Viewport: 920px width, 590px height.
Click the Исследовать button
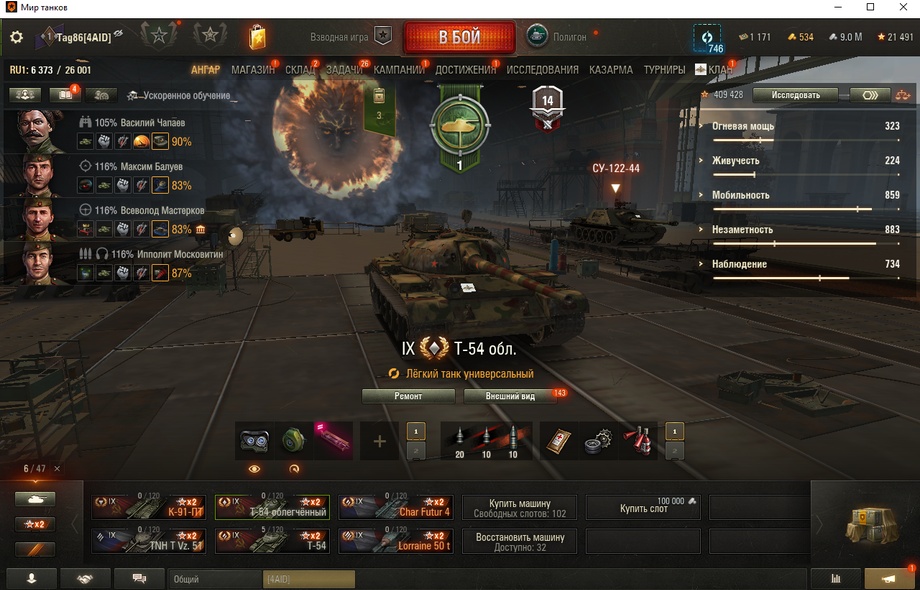795,95
